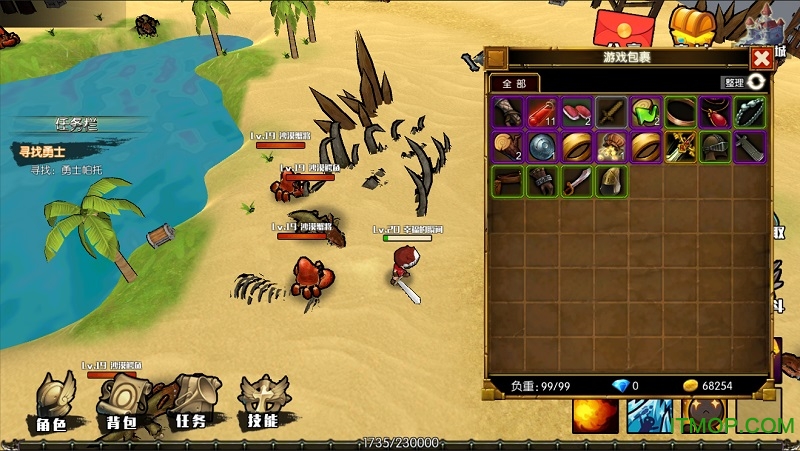800x451 pixels.
Task: Select the curved scimitar item slot
Action: (x=577, y=181)
